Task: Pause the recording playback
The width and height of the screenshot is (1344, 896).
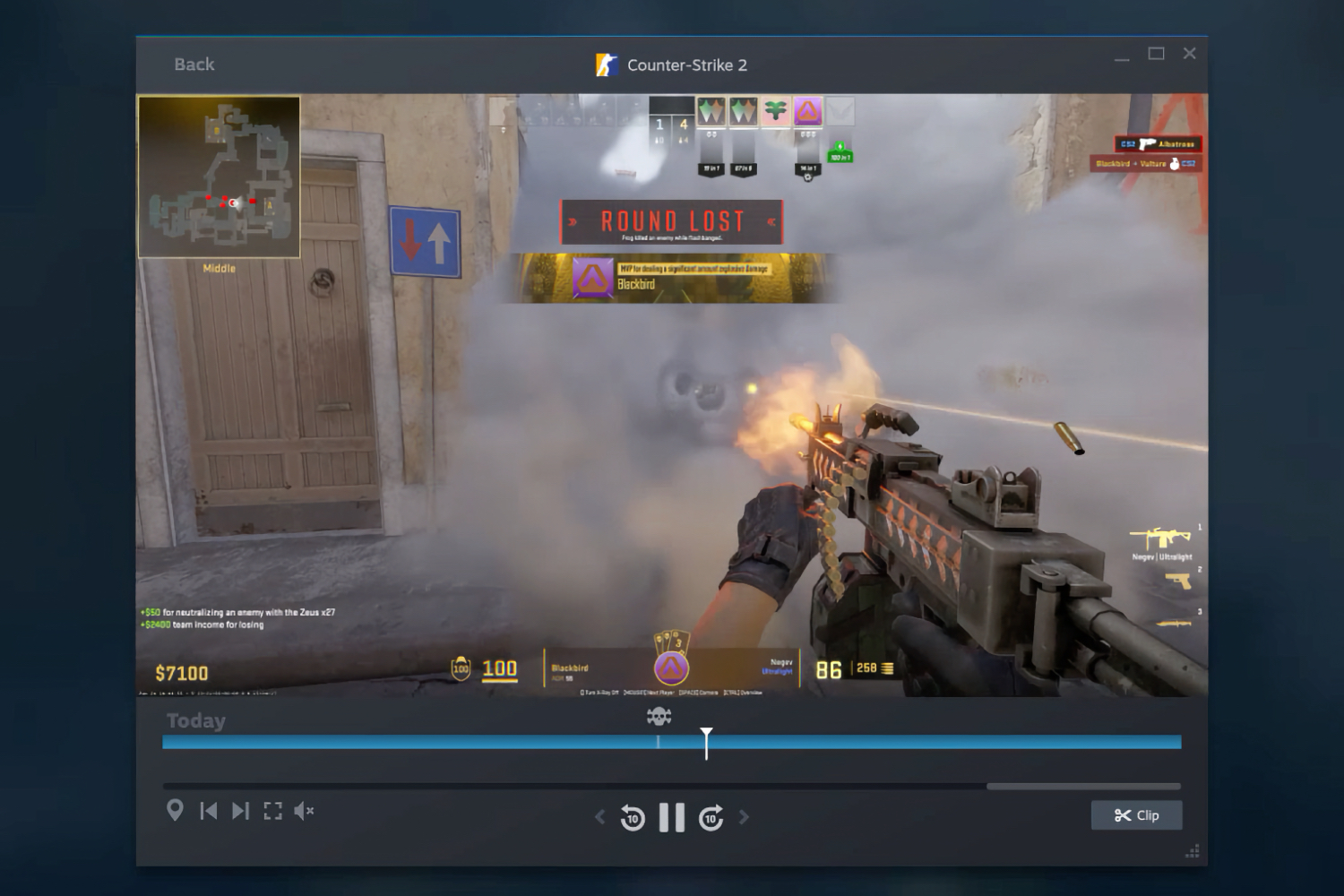Action: [x=672, y=817]
